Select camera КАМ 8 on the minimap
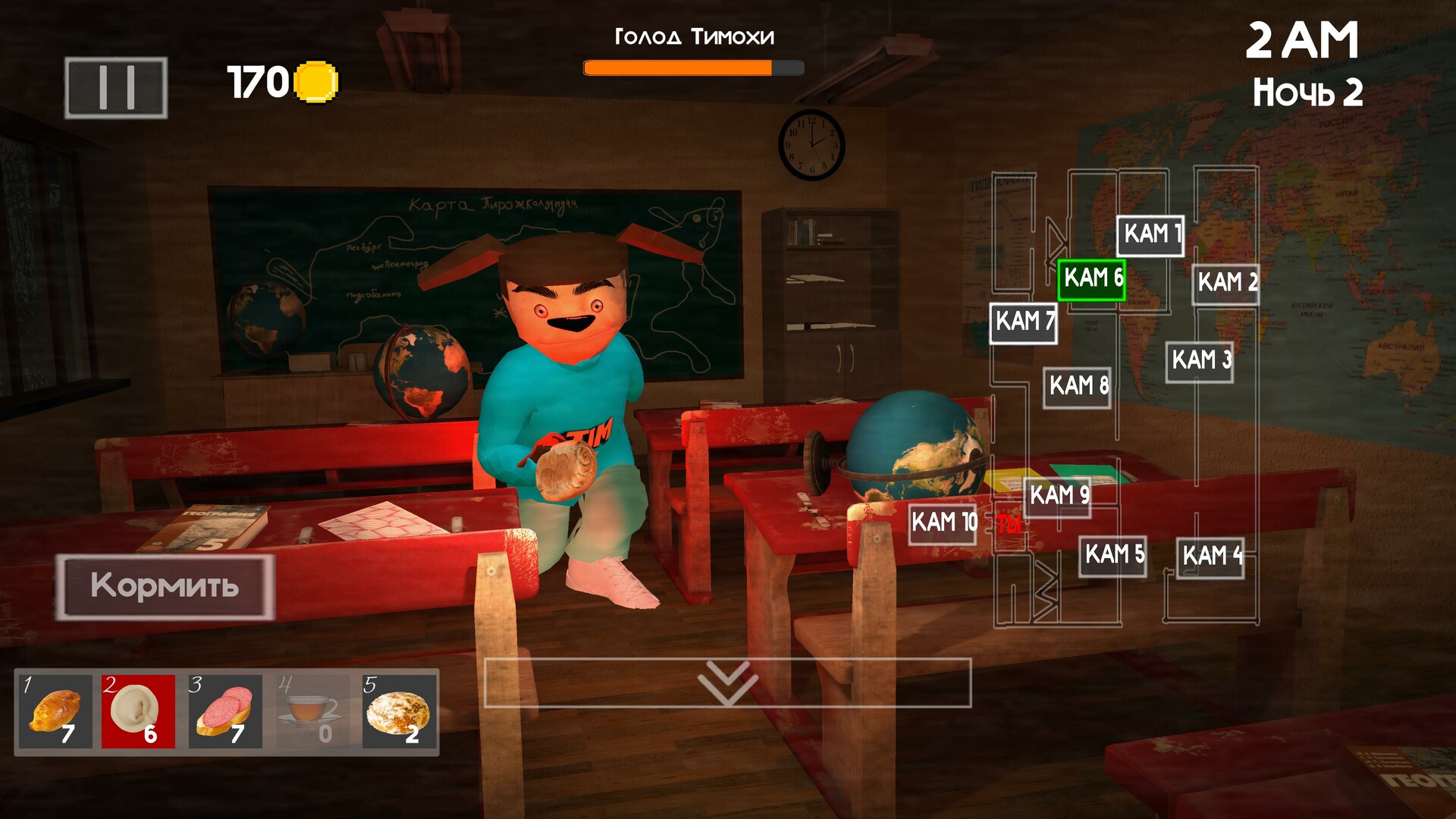Image resolution: width=1456 pixels, height=819 pixels. [x=1079, y=388]
